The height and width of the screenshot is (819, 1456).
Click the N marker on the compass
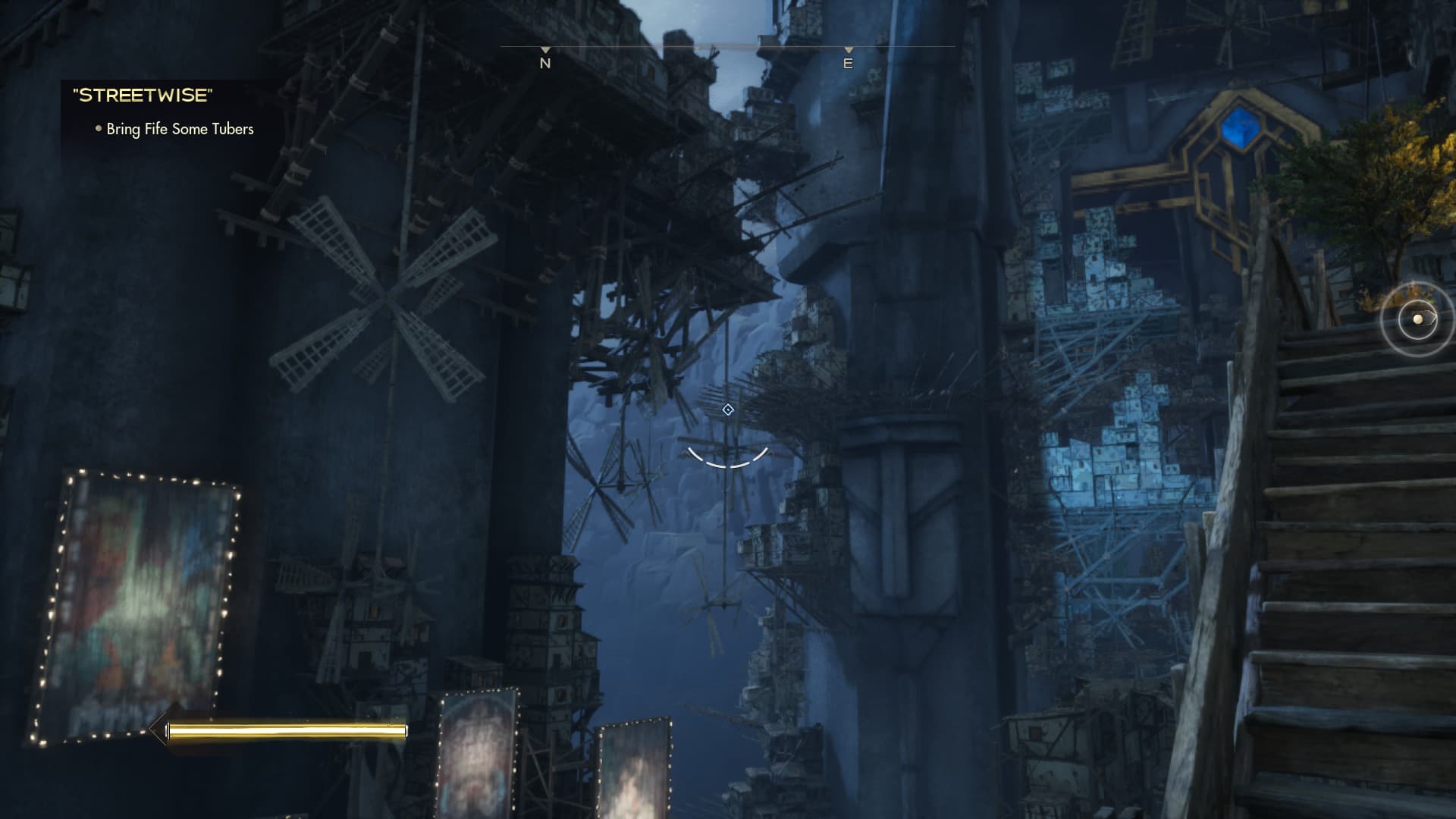(x=544, y=63)
